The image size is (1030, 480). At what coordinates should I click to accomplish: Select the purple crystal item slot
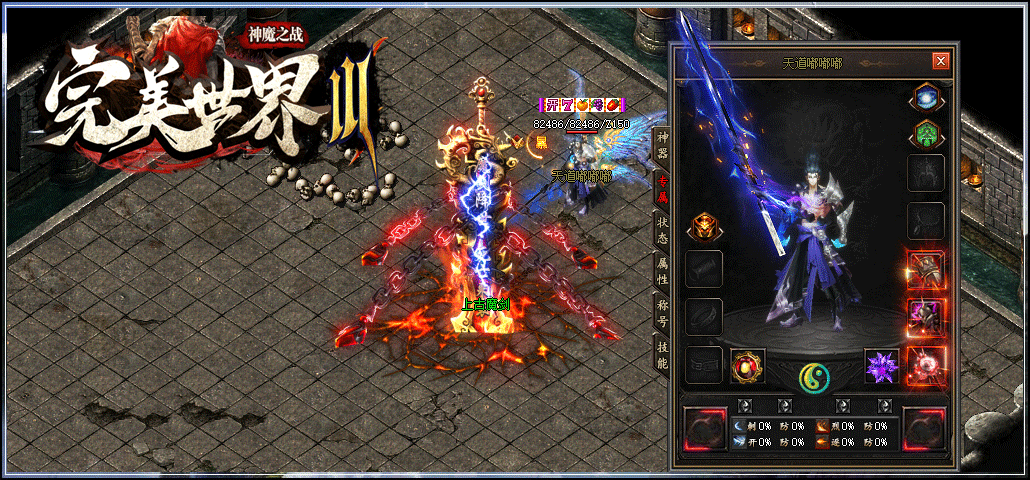[882, 366]
